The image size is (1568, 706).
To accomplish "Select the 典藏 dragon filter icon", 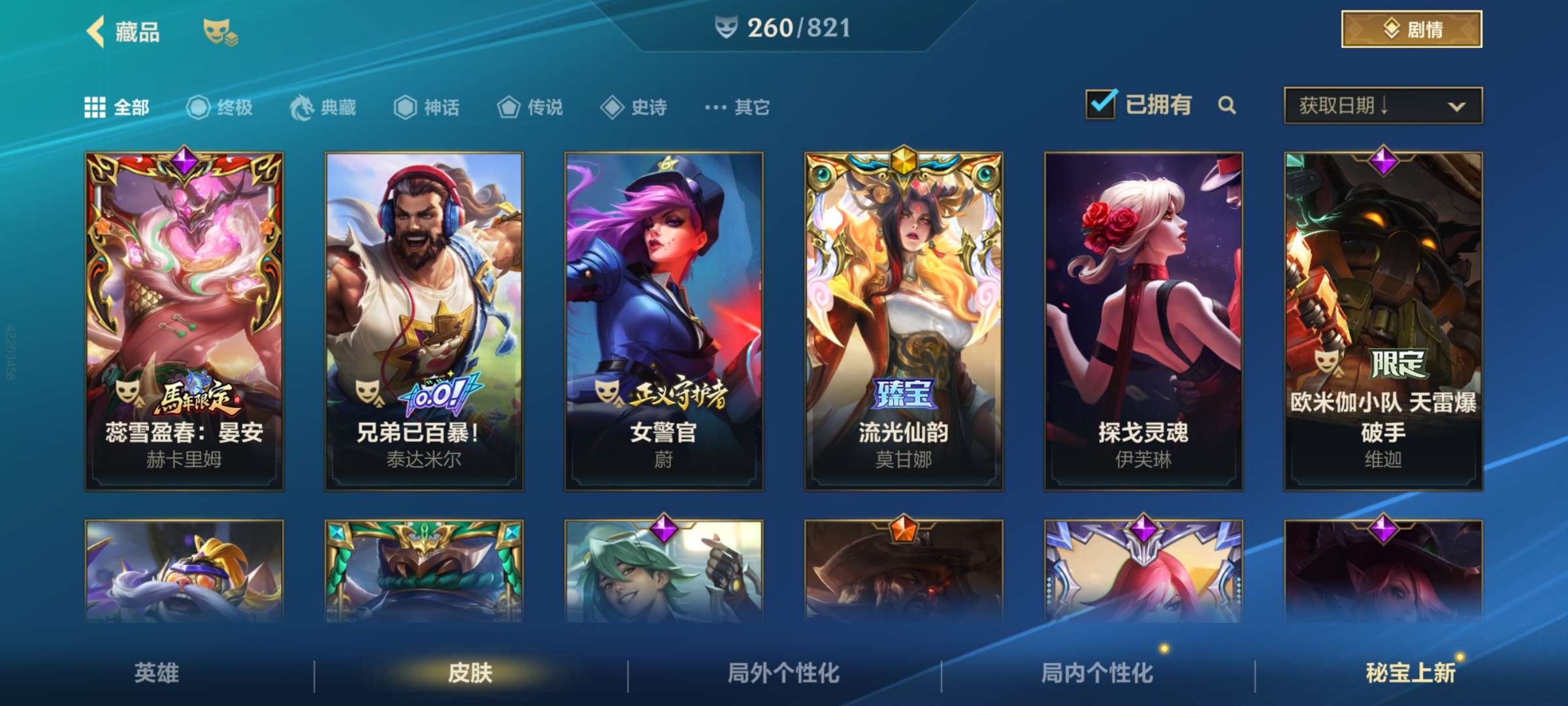I will pyautogui.click(x=299, y=108).
